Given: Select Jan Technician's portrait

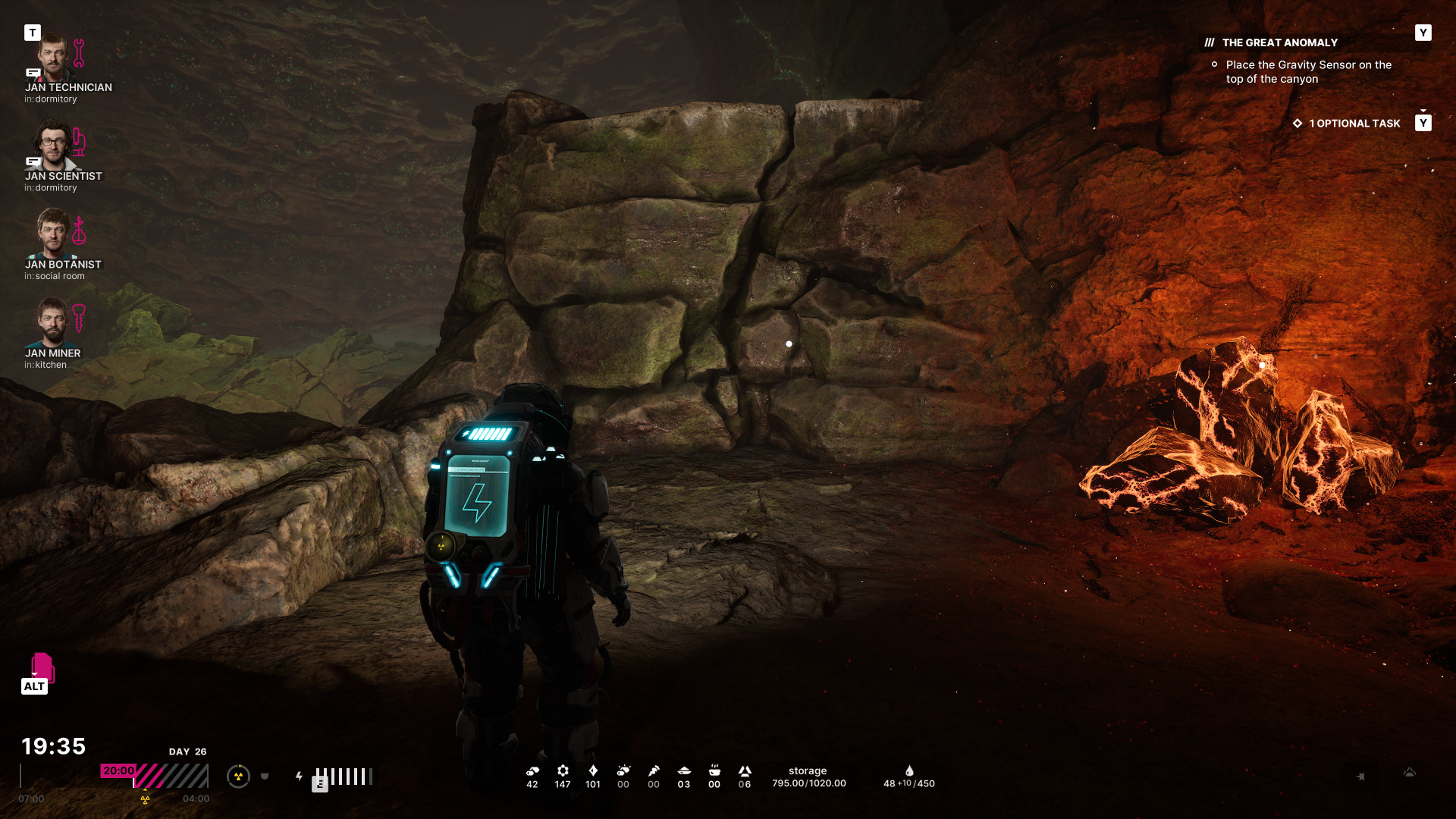Looking at the screenshot, I should (52, 58).
